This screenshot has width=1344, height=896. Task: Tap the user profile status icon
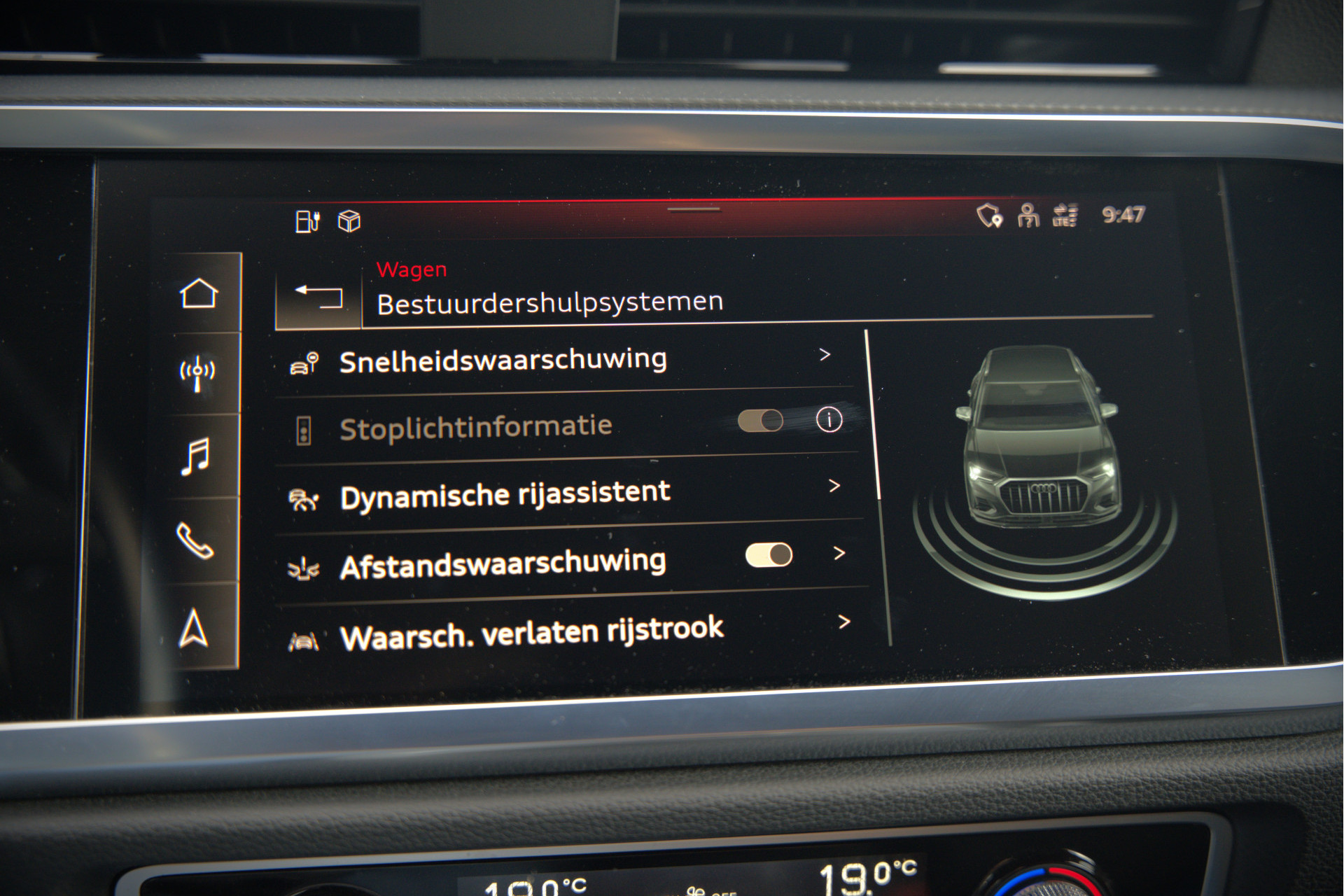(x=1028, y=216)
